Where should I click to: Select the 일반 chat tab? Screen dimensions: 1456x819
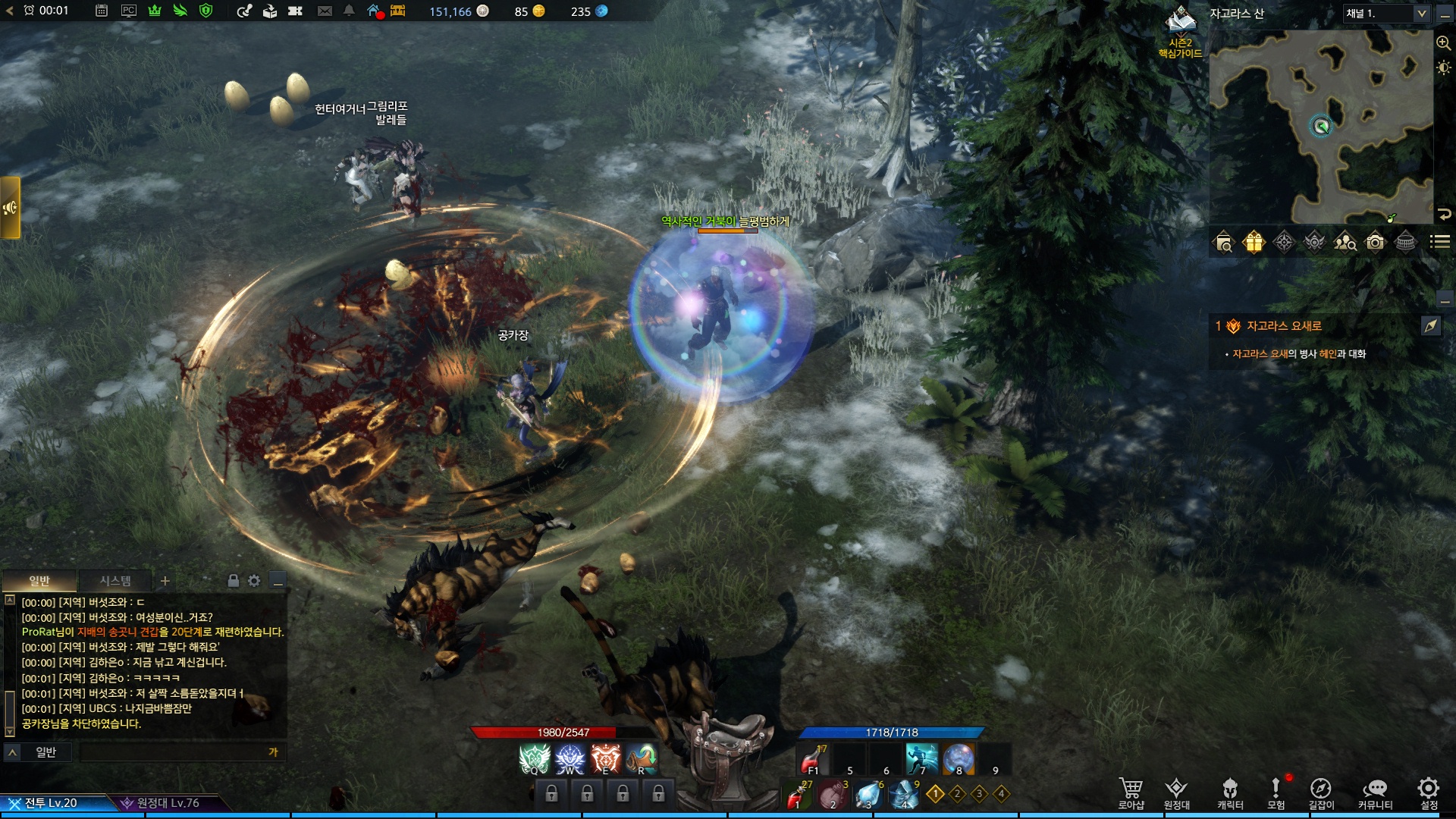coord(39,581)
